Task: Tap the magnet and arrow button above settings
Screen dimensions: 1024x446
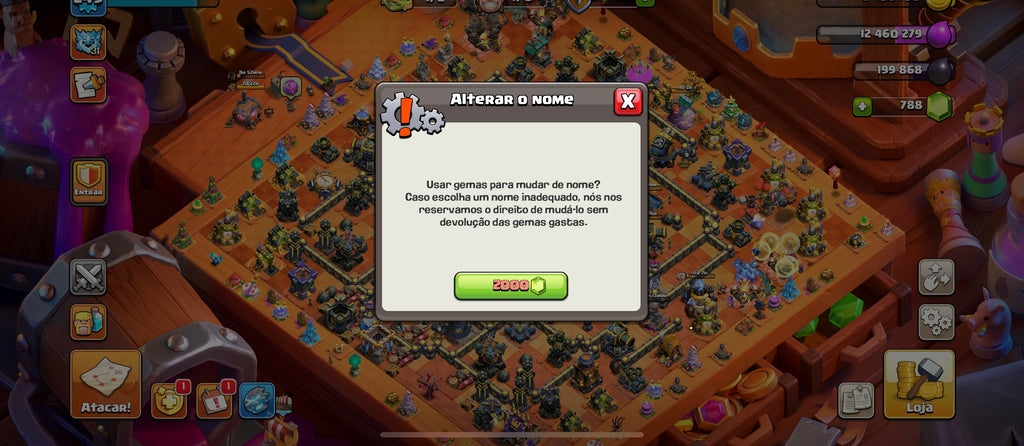Action: click(936, 277)
